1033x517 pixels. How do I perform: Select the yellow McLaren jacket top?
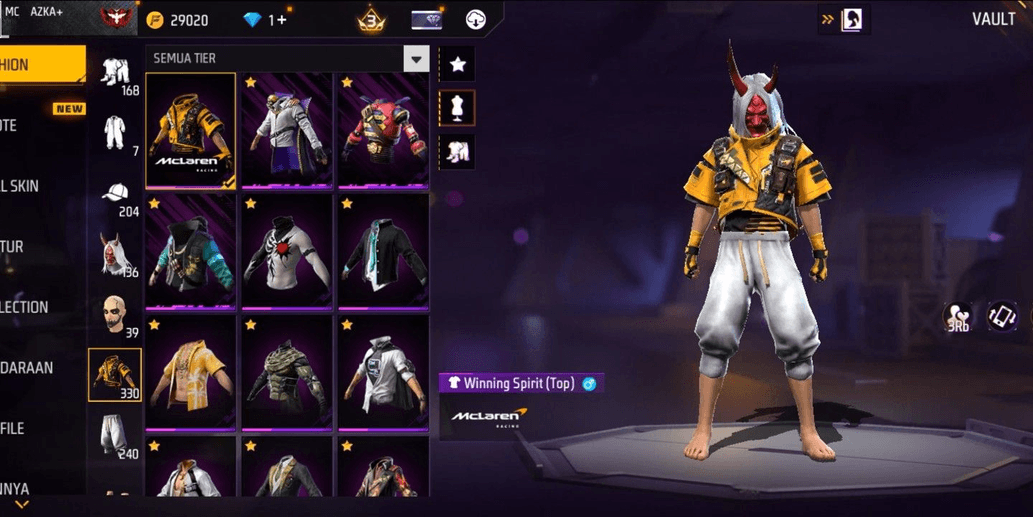point(190,130)
